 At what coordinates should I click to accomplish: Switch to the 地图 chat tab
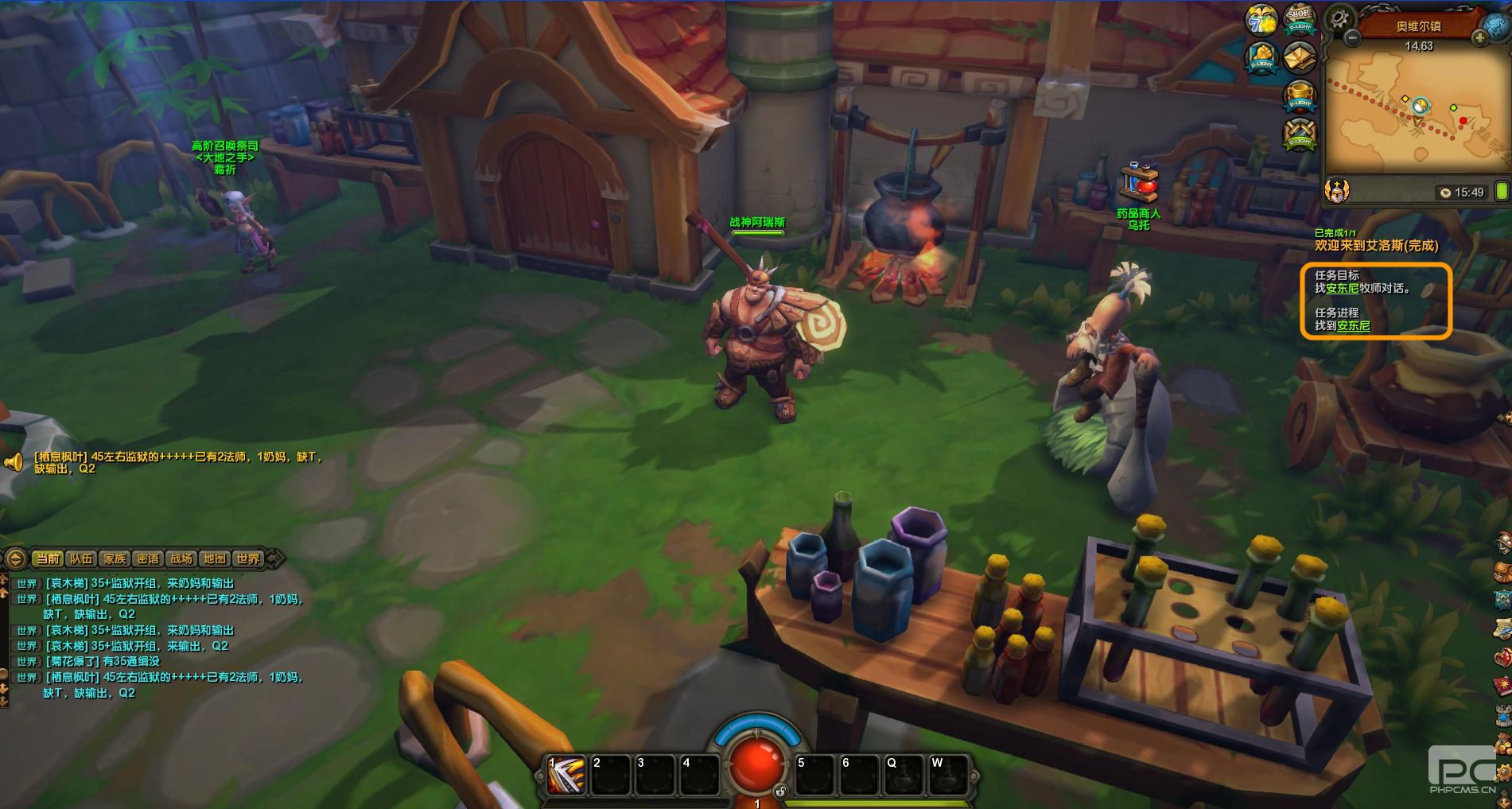tap(215, 558)
